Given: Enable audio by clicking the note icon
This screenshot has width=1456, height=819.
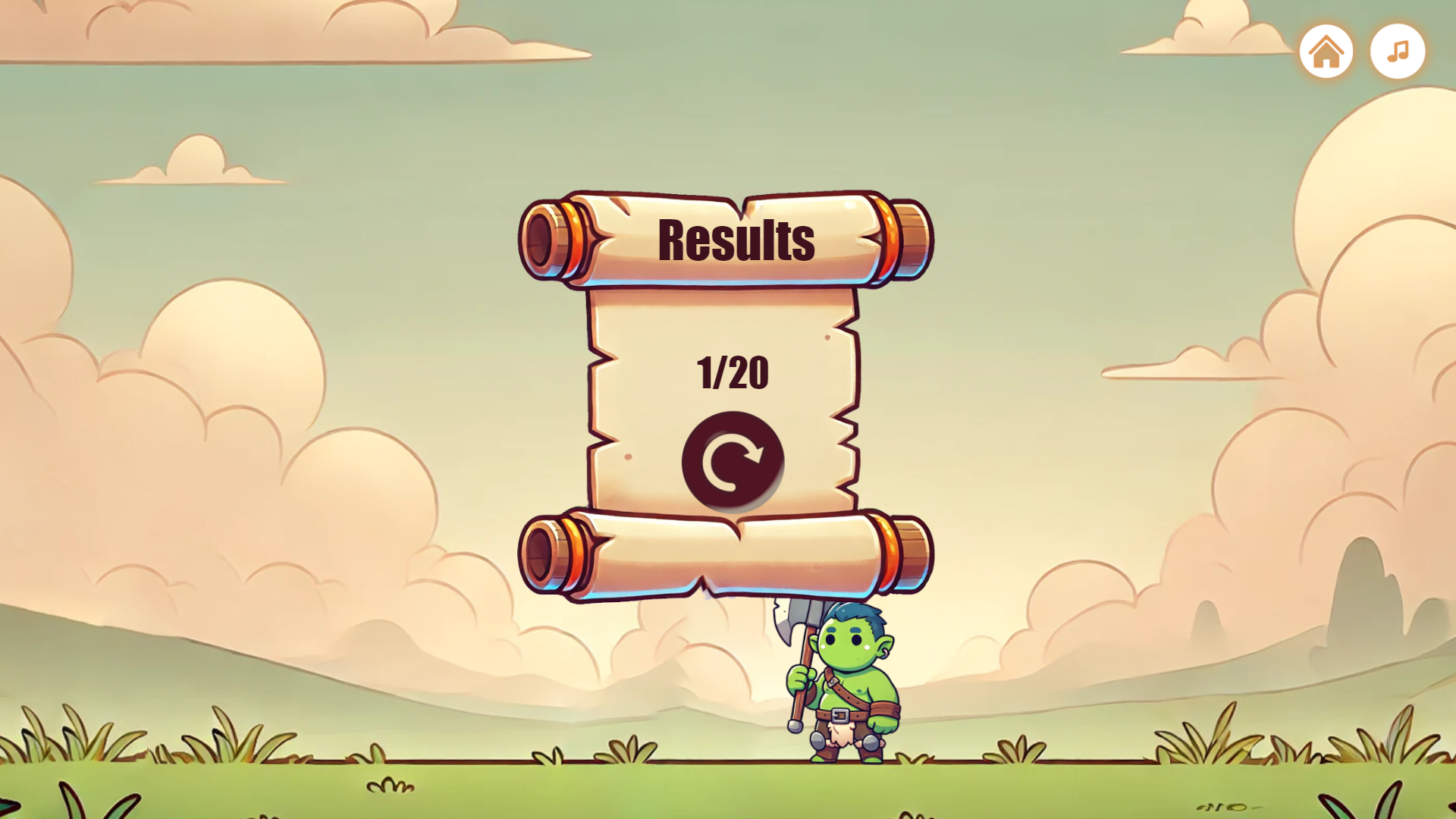Looking at the screenshot, I should [1397, 51].
